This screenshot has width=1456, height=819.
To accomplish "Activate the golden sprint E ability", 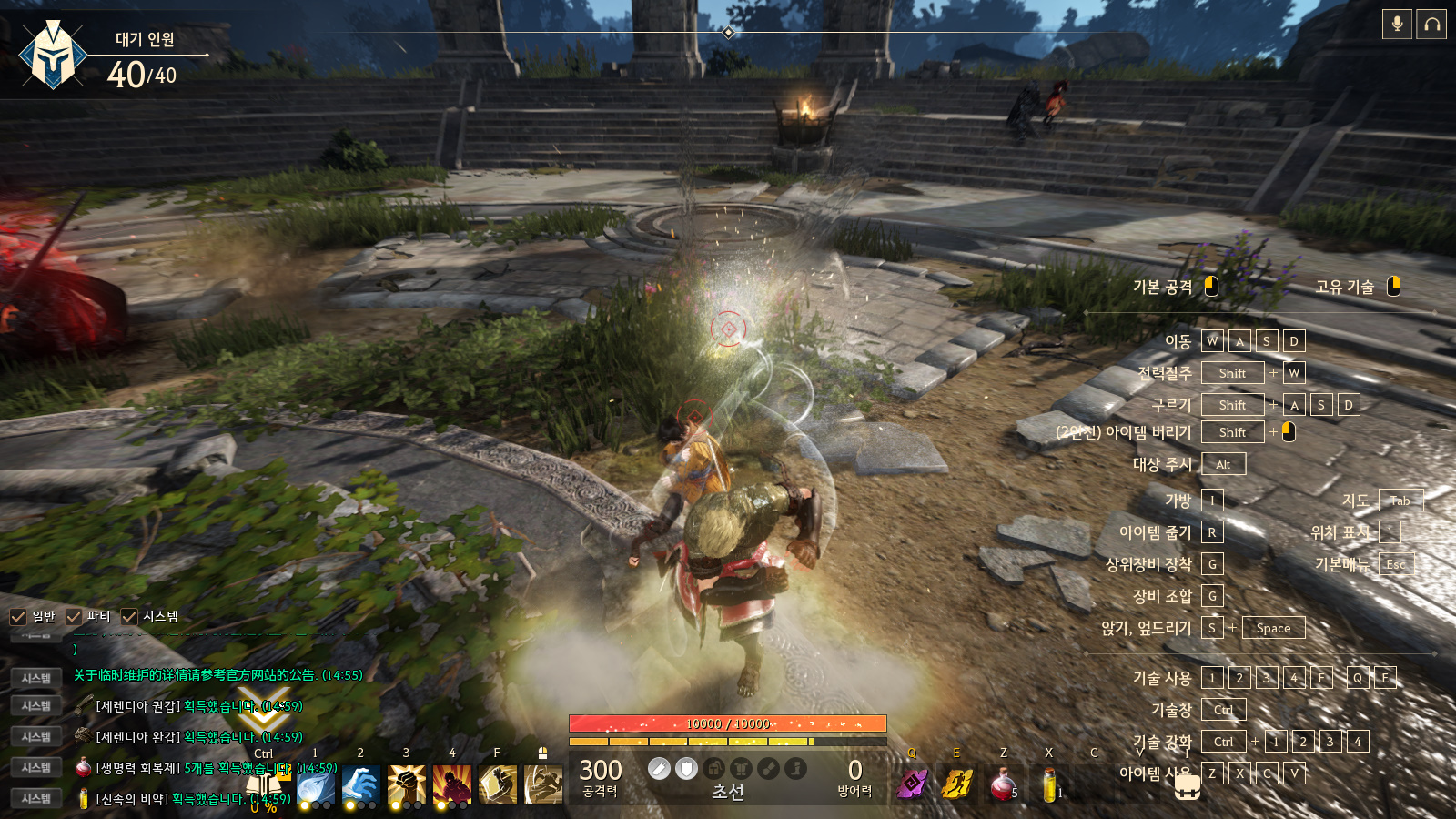I will coord(957,784).
